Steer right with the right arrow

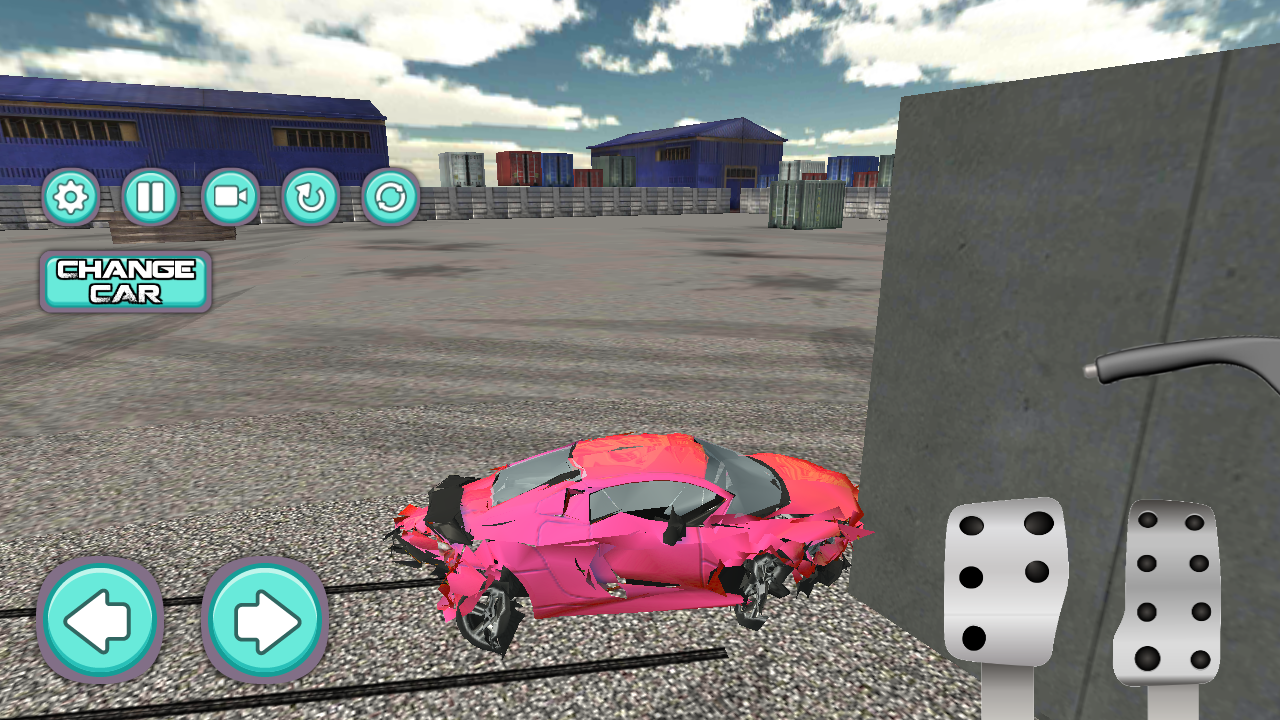pos(265,621)
